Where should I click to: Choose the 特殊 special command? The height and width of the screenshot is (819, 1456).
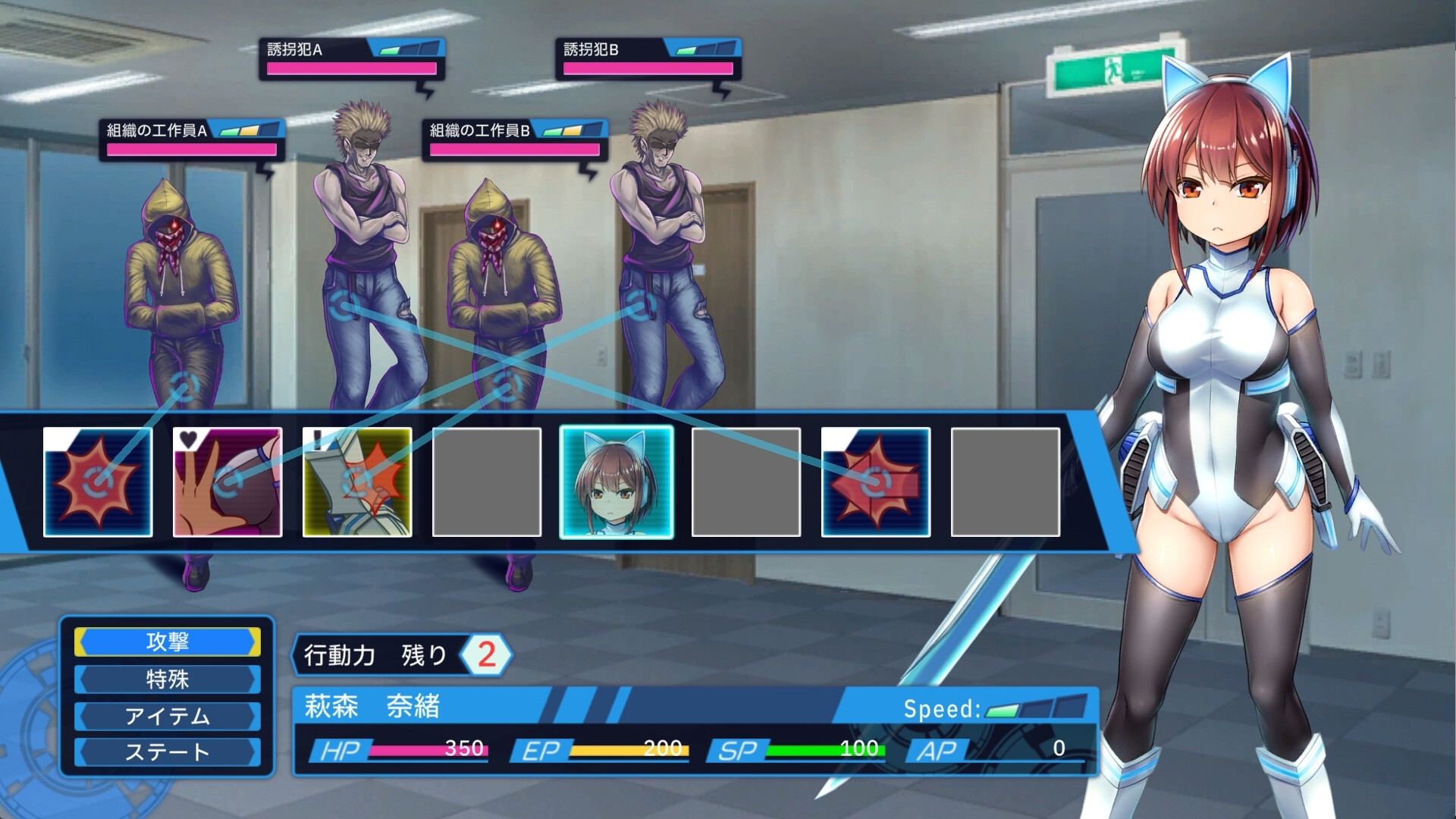(x=168, y=679)
